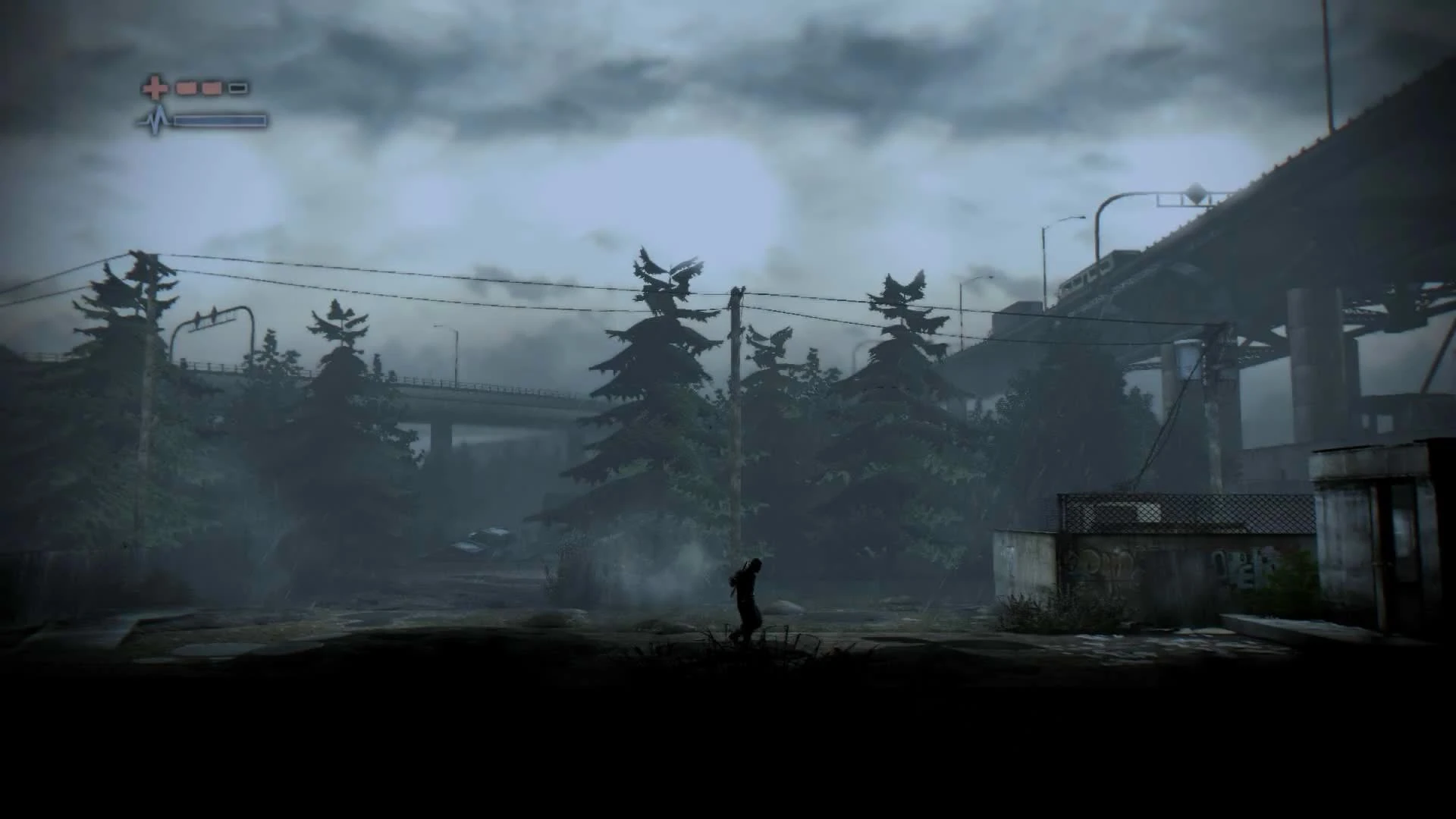The width and height of the screenshot is (1456, 819).
Task: Toggle the stamina bar display
Action: [220, 120]
